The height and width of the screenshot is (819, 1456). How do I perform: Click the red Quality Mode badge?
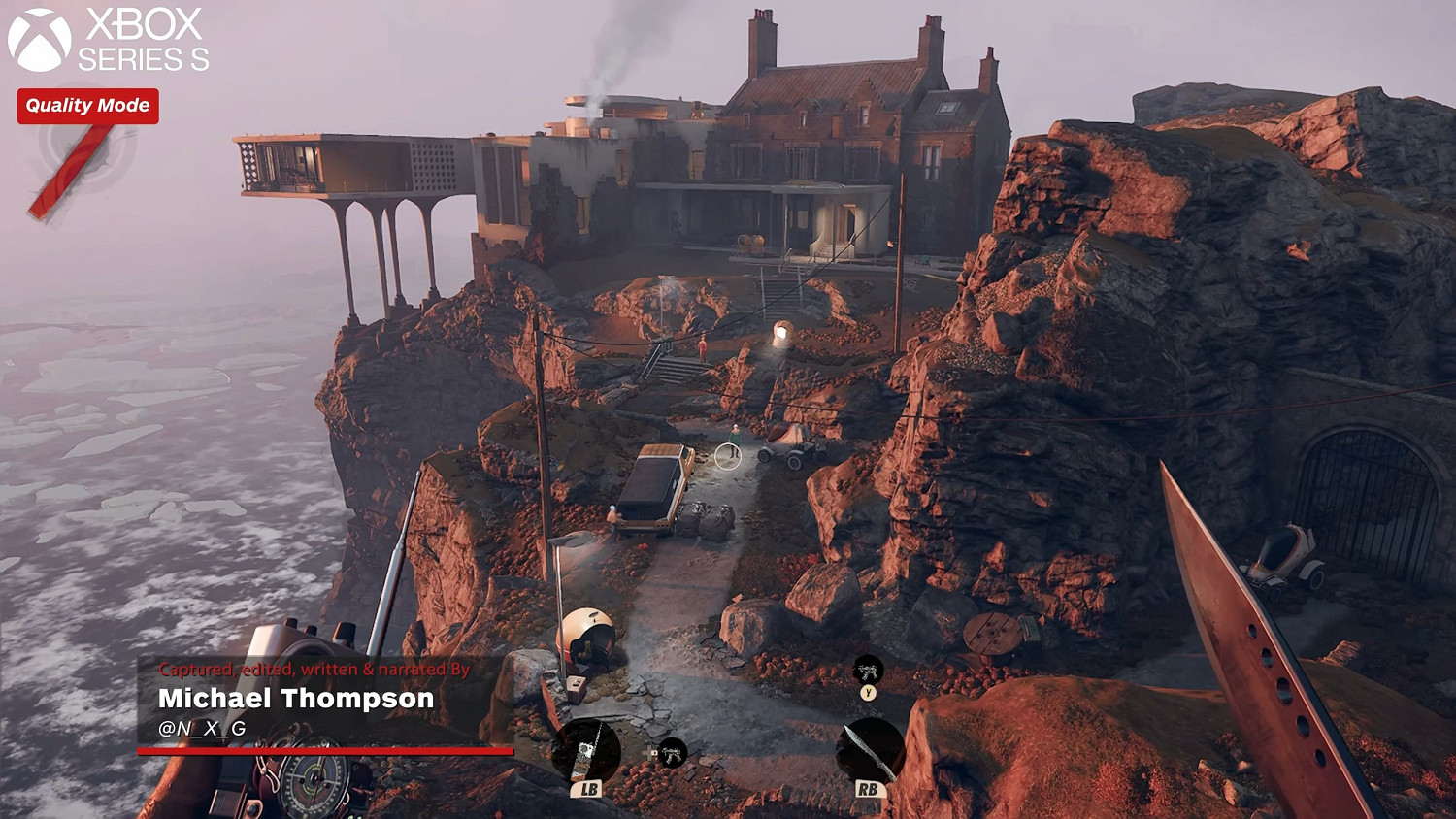coord(87,106)
